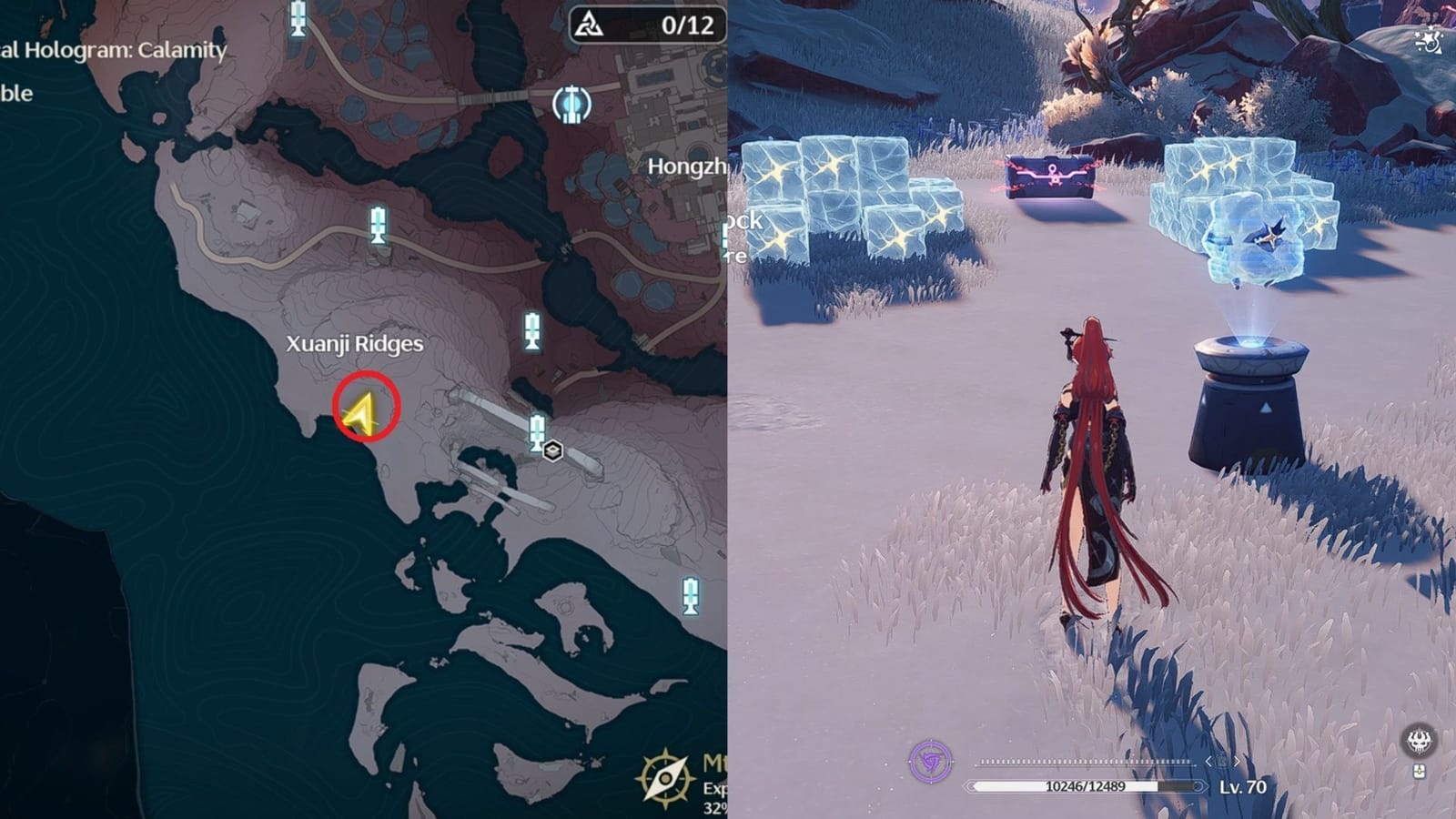Click the left chevron beside the character portrait gauge
The height and width of the screenshot is (819, 1456).
(1208, 762)
